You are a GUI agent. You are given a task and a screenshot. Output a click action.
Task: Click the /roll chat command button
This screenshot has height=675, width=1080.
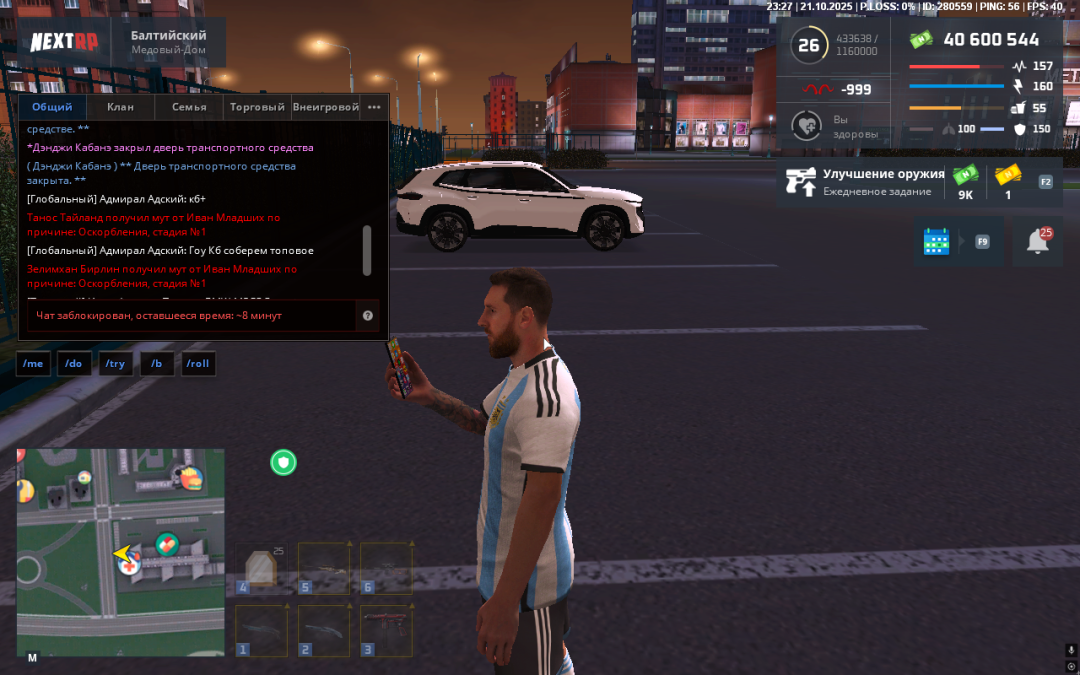pyautogui.click(x=198, y=364)
